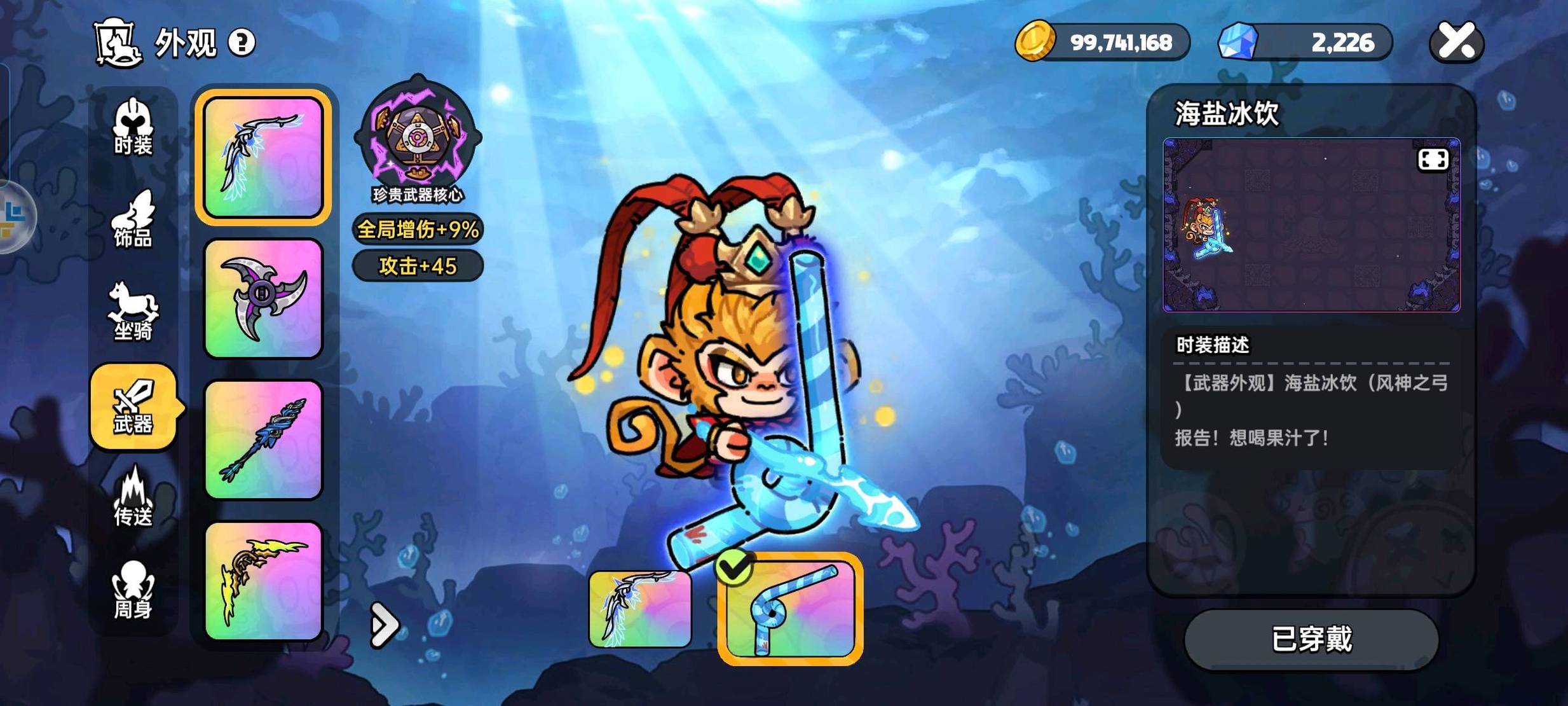This screenshot has width=1568, height=706.
Task: Open the 周身 aura tab
Action: click(133, 590)
